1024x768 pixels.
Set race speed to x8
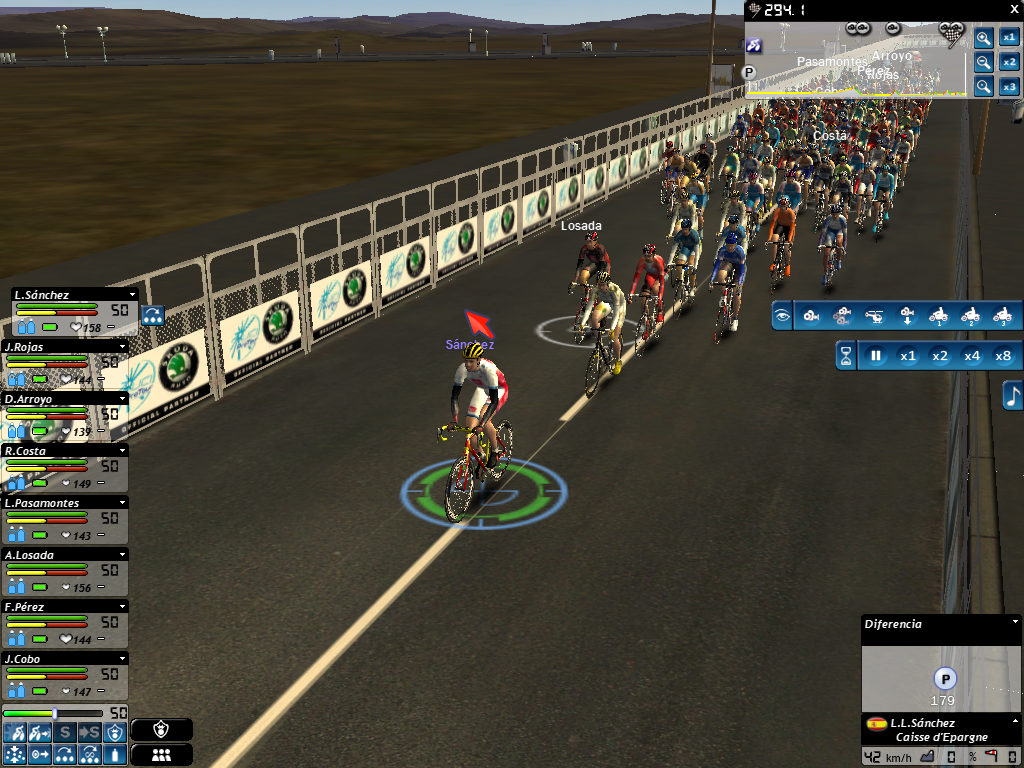click(x=1003, y=356)
